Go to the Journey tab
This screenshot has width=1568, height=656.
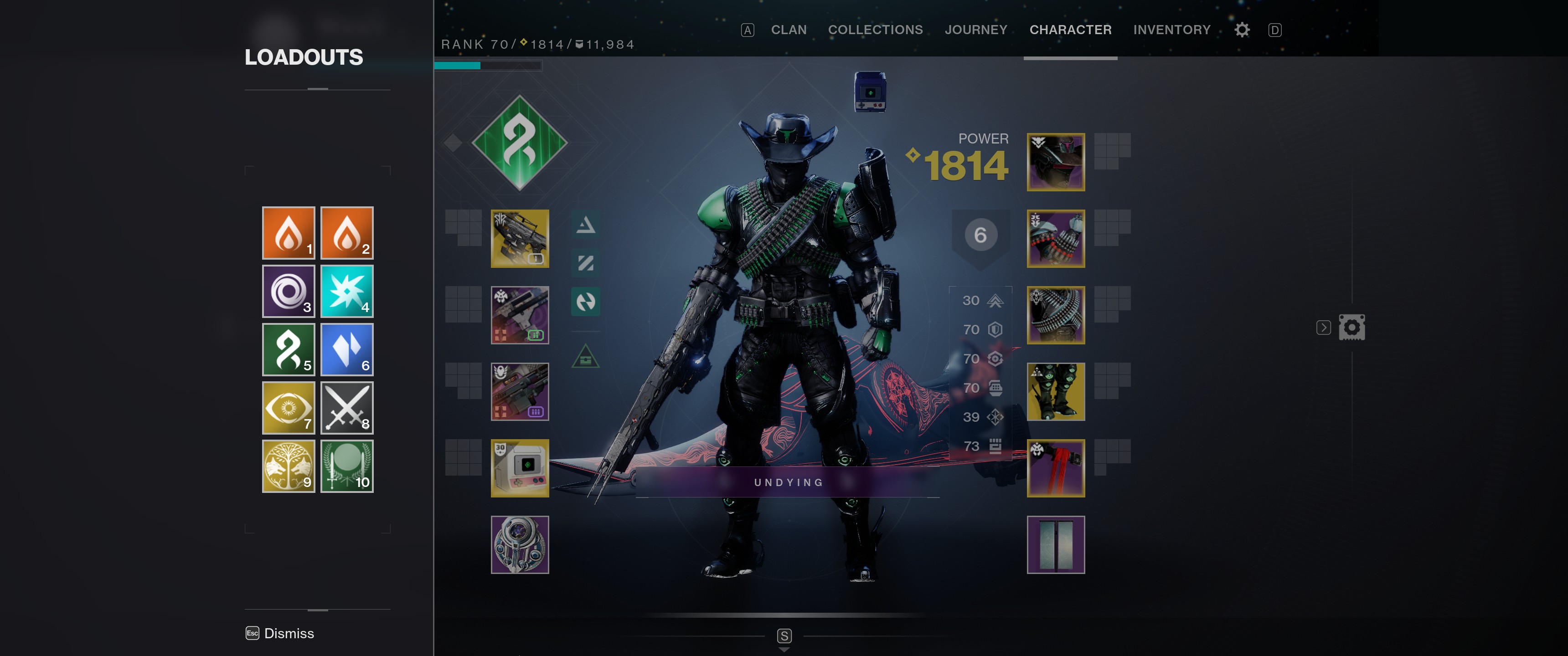tap(975, 30)
